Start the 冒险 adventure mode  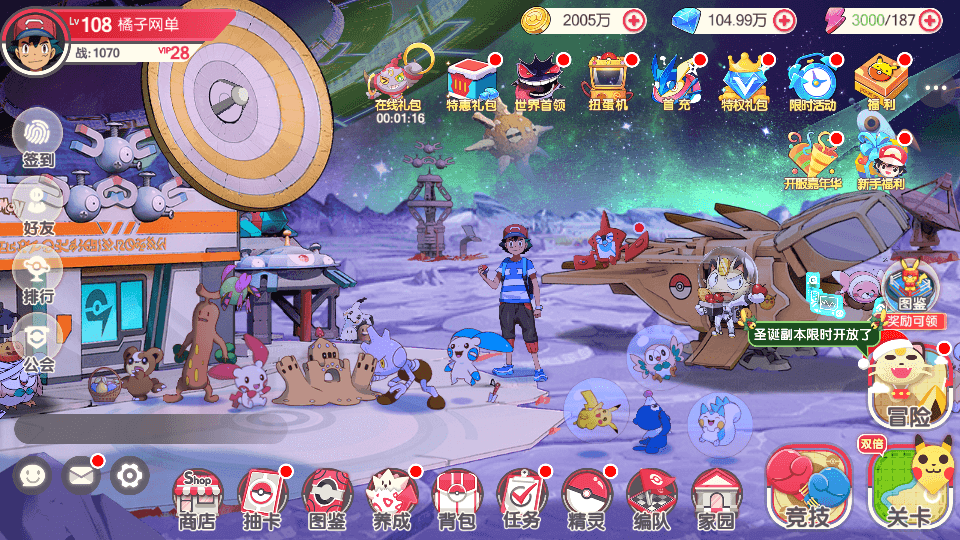point(907,385)
